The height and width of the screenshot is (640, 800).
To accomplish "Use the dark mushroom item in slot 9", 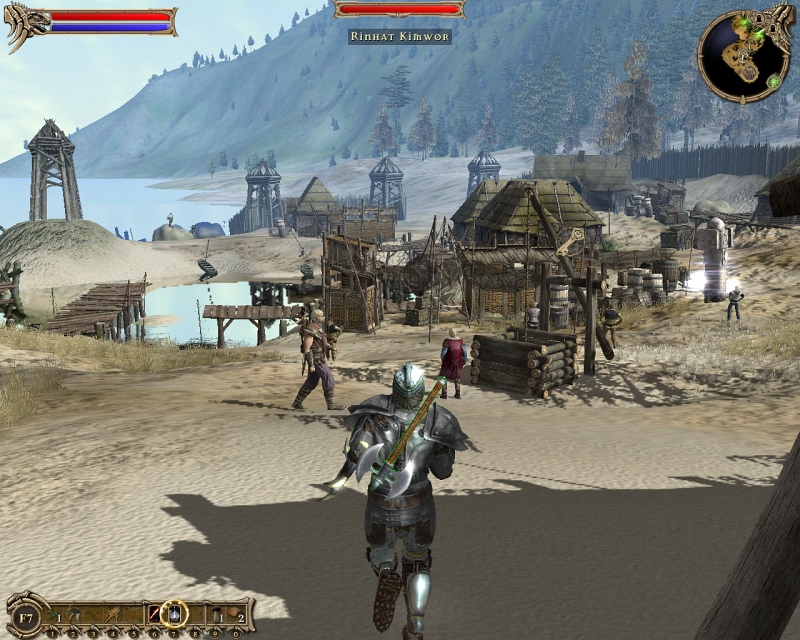I will [215, 613].
